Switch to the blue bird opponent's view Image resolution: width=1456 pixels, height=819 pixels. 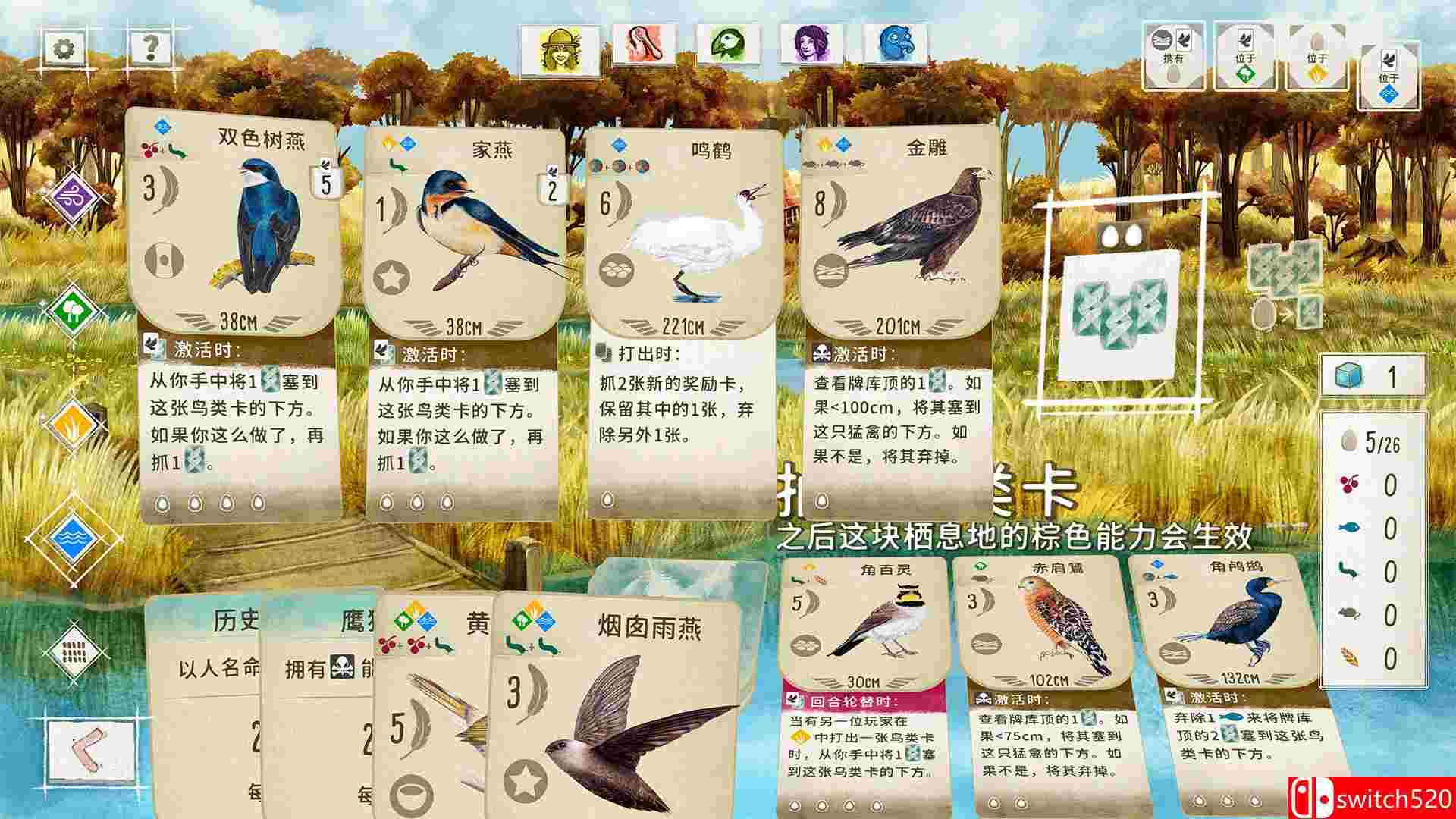tap(895, 45)
